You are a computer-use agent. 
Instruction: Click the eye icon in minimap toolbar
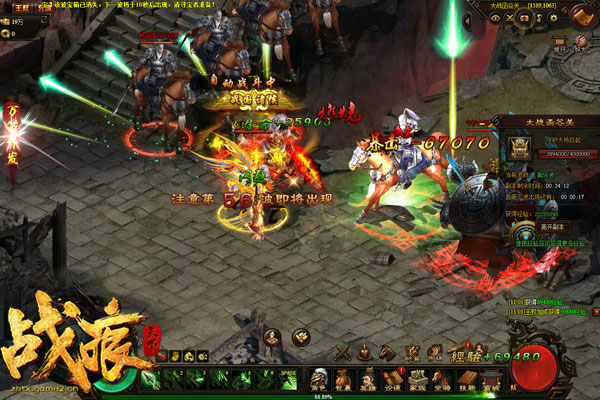pyautogui.click(x=495, y=17)
